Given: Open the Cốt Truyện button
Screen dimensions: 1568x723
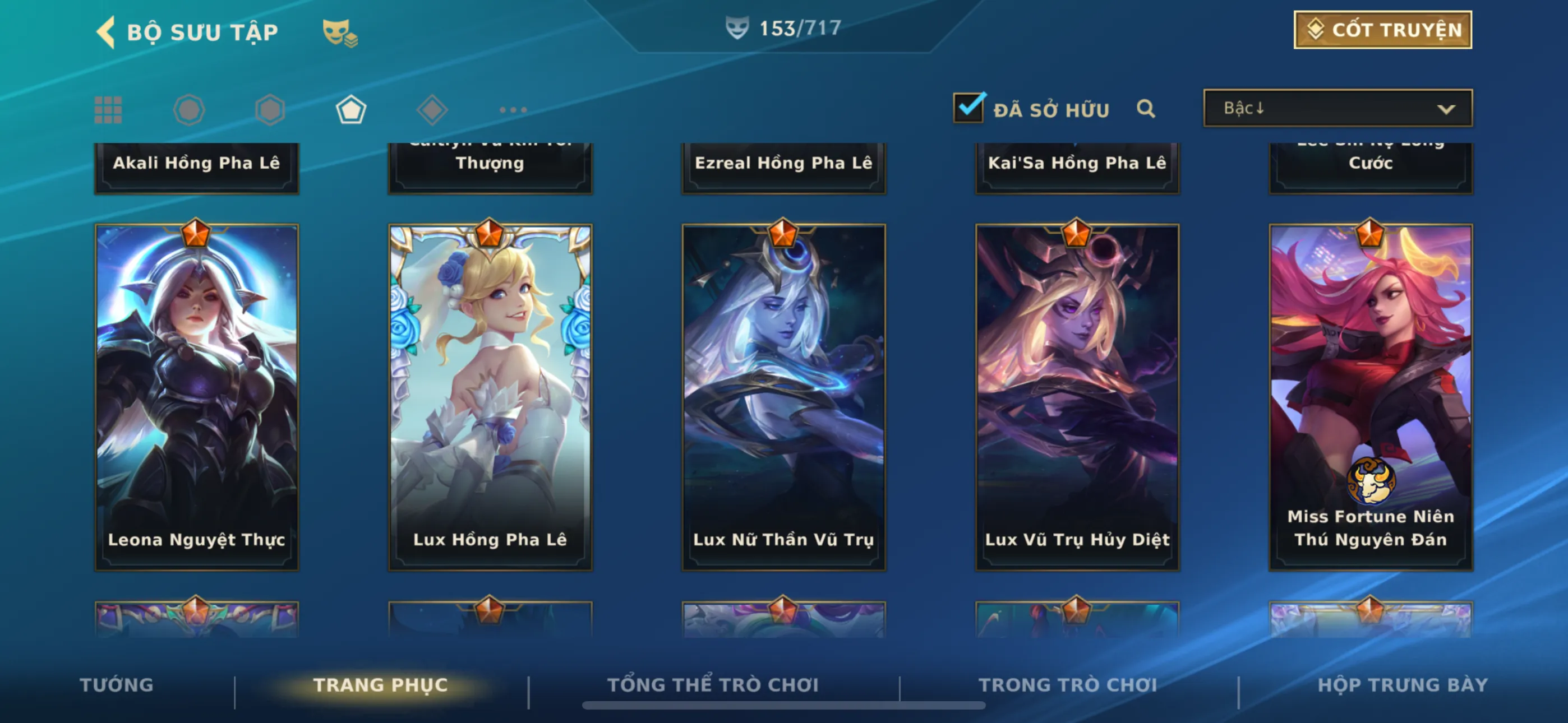Looking at the screenshot, I should 1382,30.
